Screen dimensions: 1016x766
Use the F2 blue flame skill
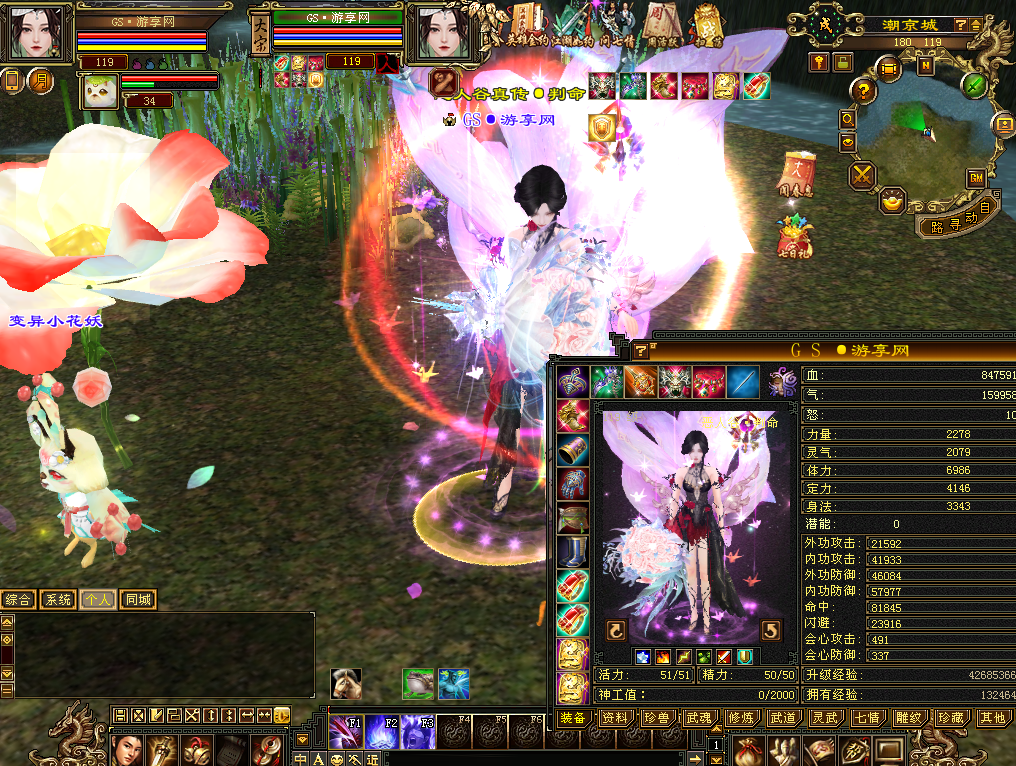pos(382,733)
